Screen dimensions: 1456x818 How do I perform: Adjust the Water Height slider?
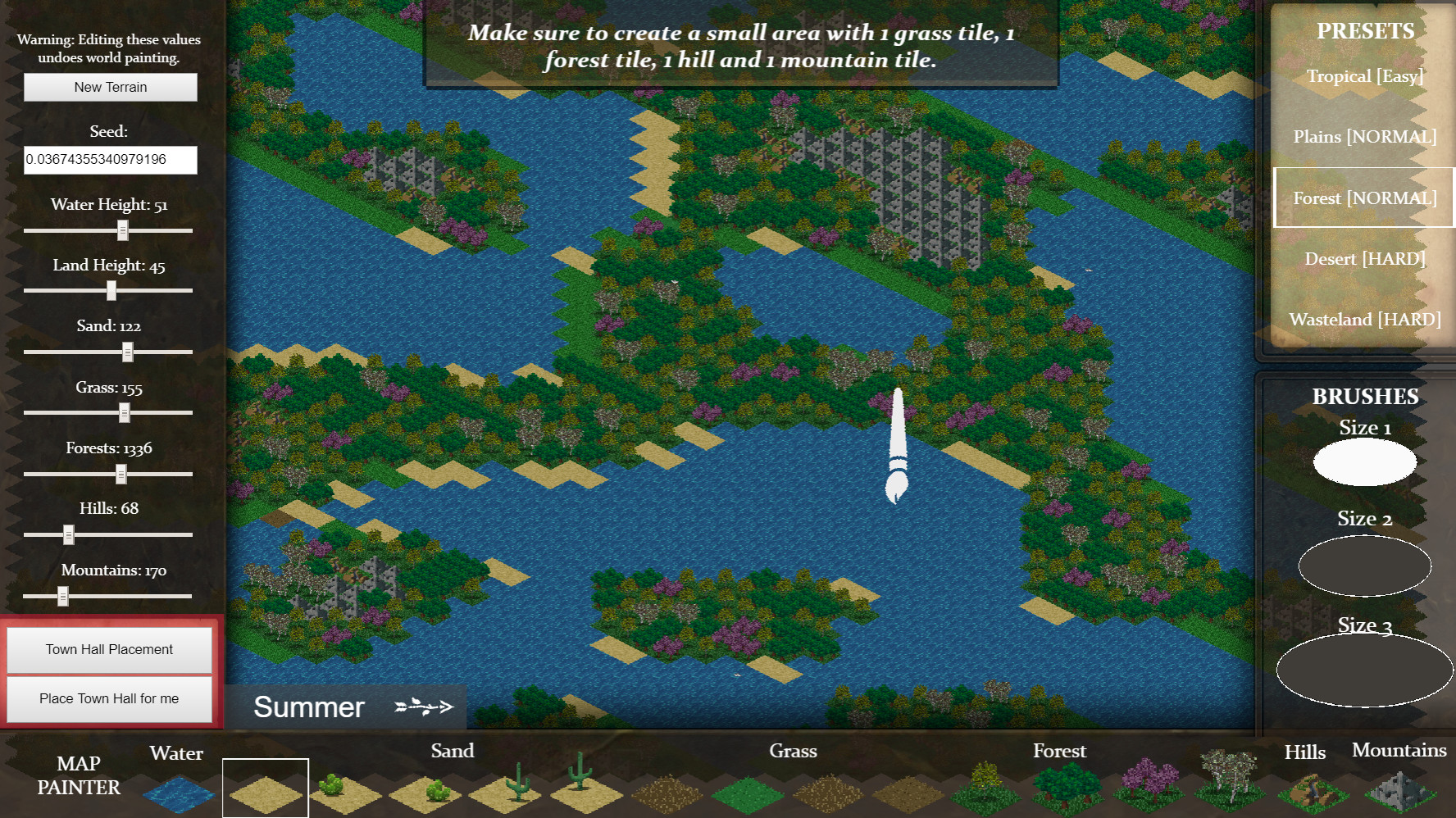[124, 231]
